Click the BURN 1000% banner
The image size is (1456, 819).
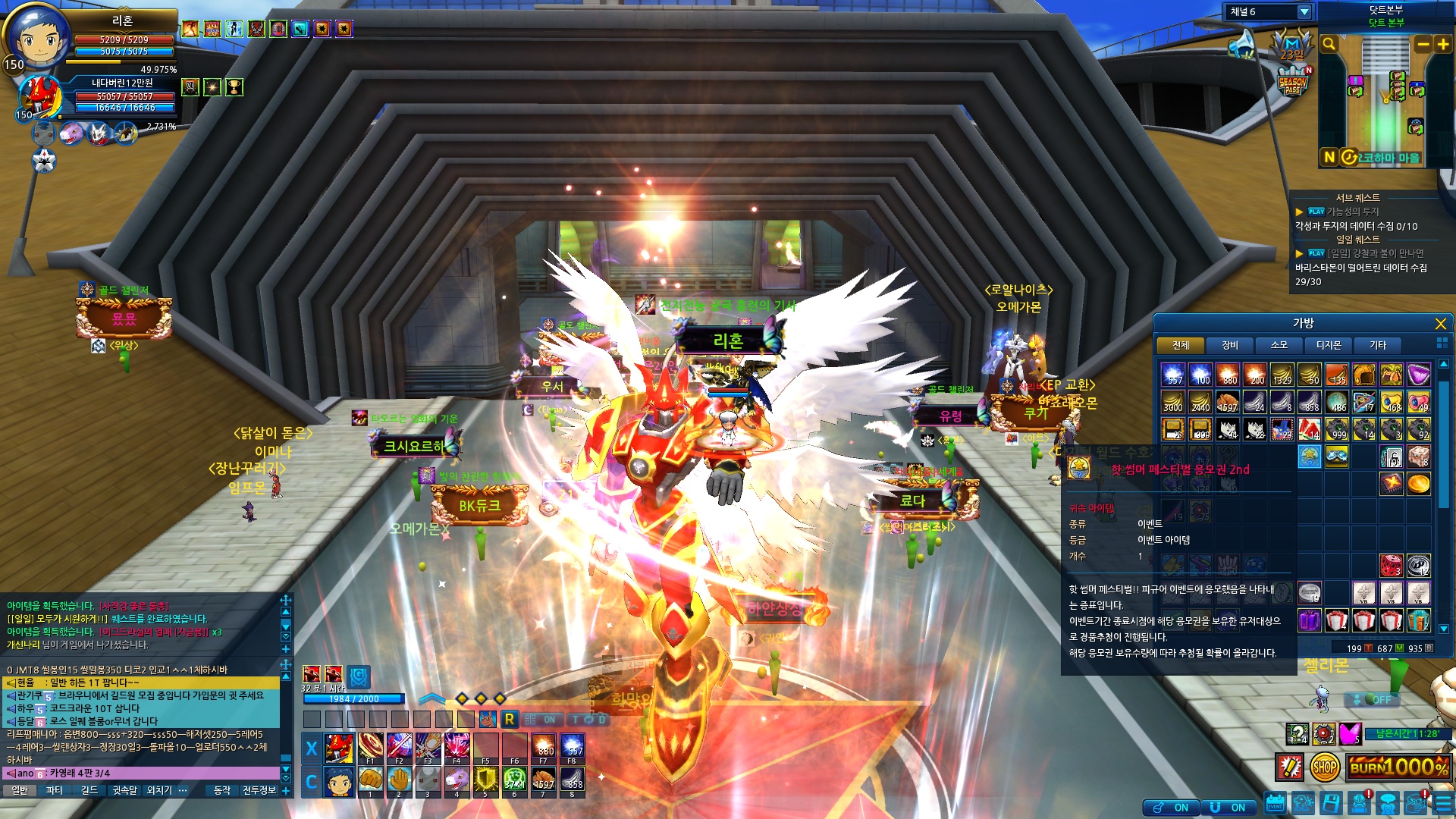pyautogui.click(x=1400, y=767)
